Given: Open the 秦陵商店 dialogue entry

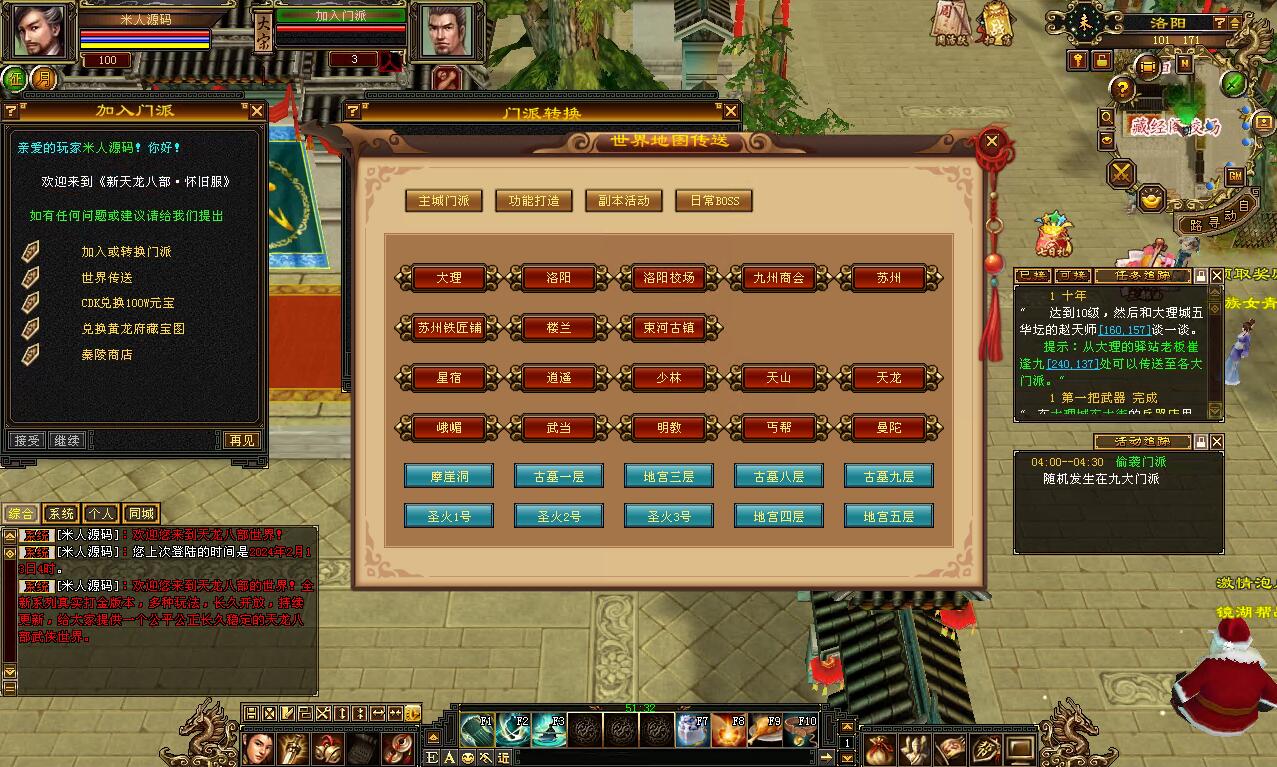Looking at the screenshot, I should pos(107,355).
